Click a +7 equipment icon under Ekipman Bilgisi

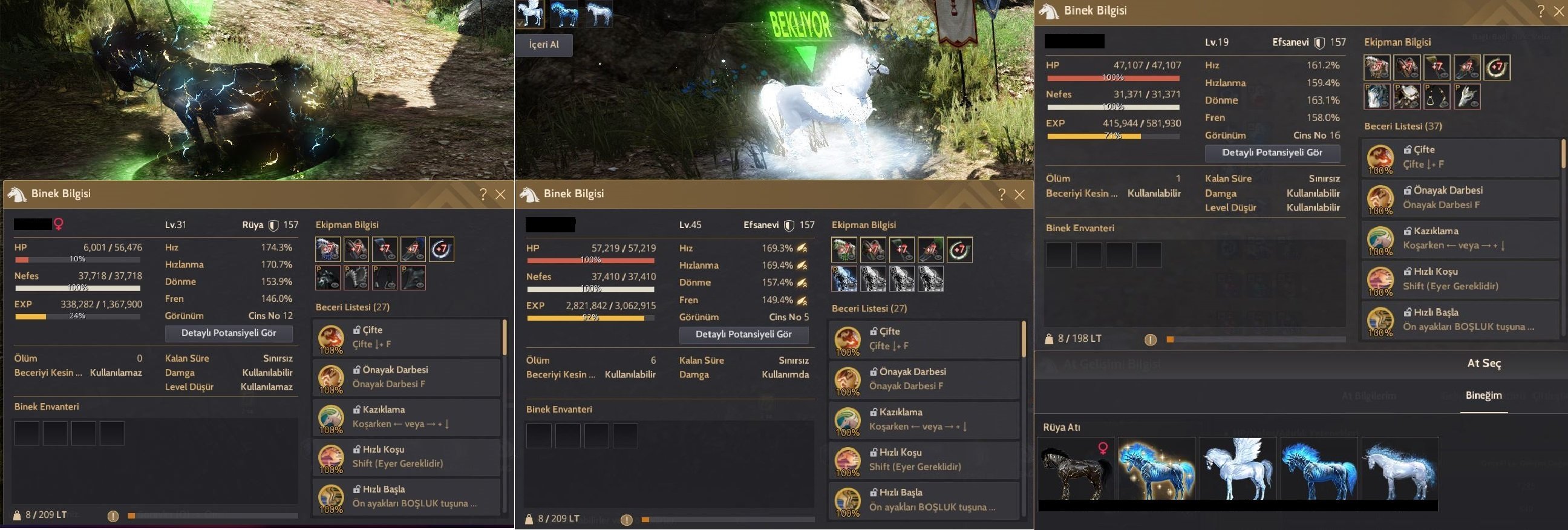click(x=1377, y=68)
